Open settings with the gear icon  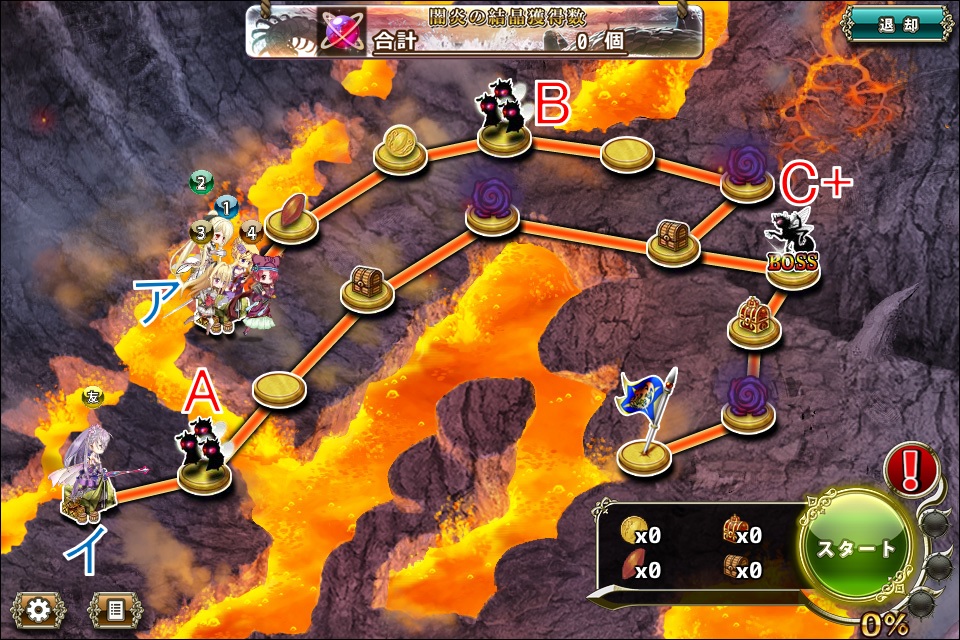[x=39, y=609]
